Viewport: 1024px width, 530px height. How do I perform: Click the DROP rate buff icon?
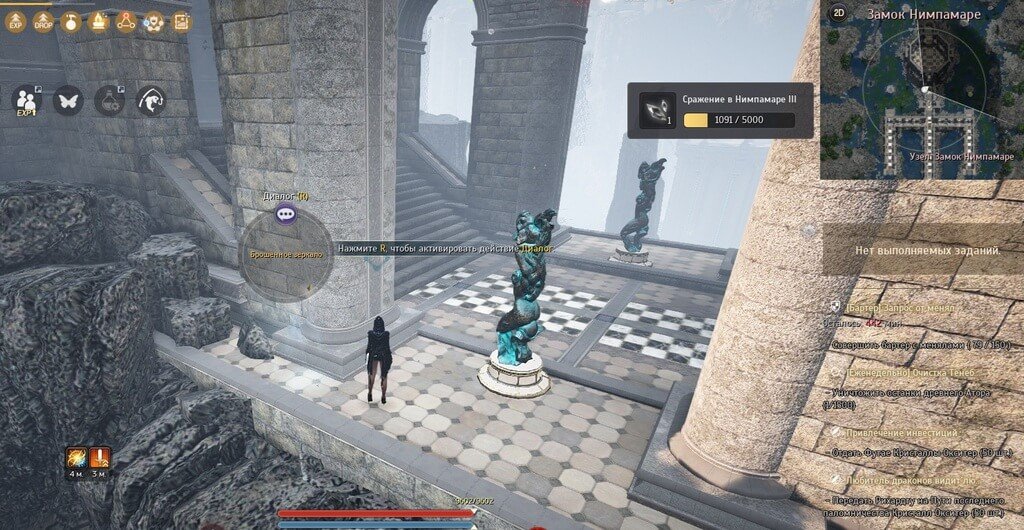pos(44,21)
